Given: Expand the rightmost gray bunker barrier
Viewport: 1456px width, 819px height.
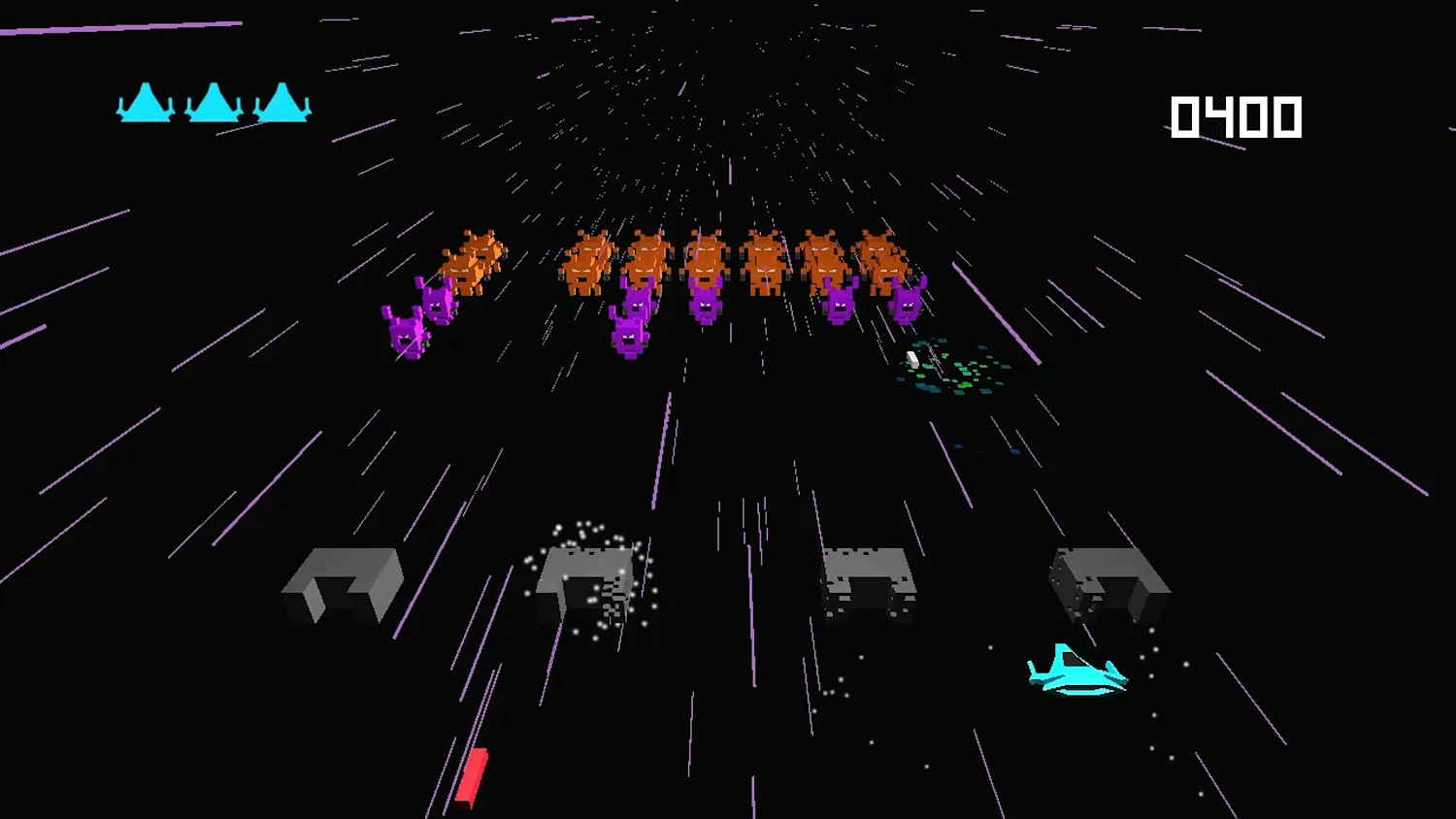Looking at the screenshot, I should pos(1109,582).
